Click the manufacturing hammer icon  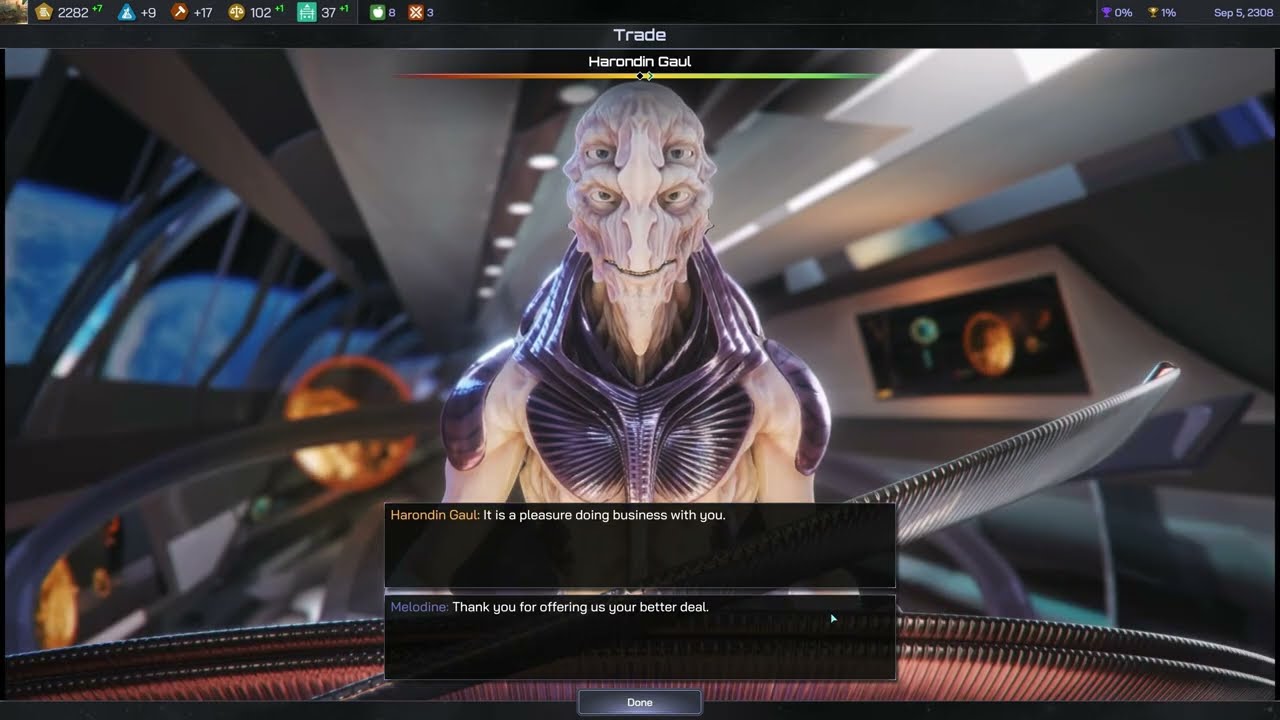click(180, 13)
